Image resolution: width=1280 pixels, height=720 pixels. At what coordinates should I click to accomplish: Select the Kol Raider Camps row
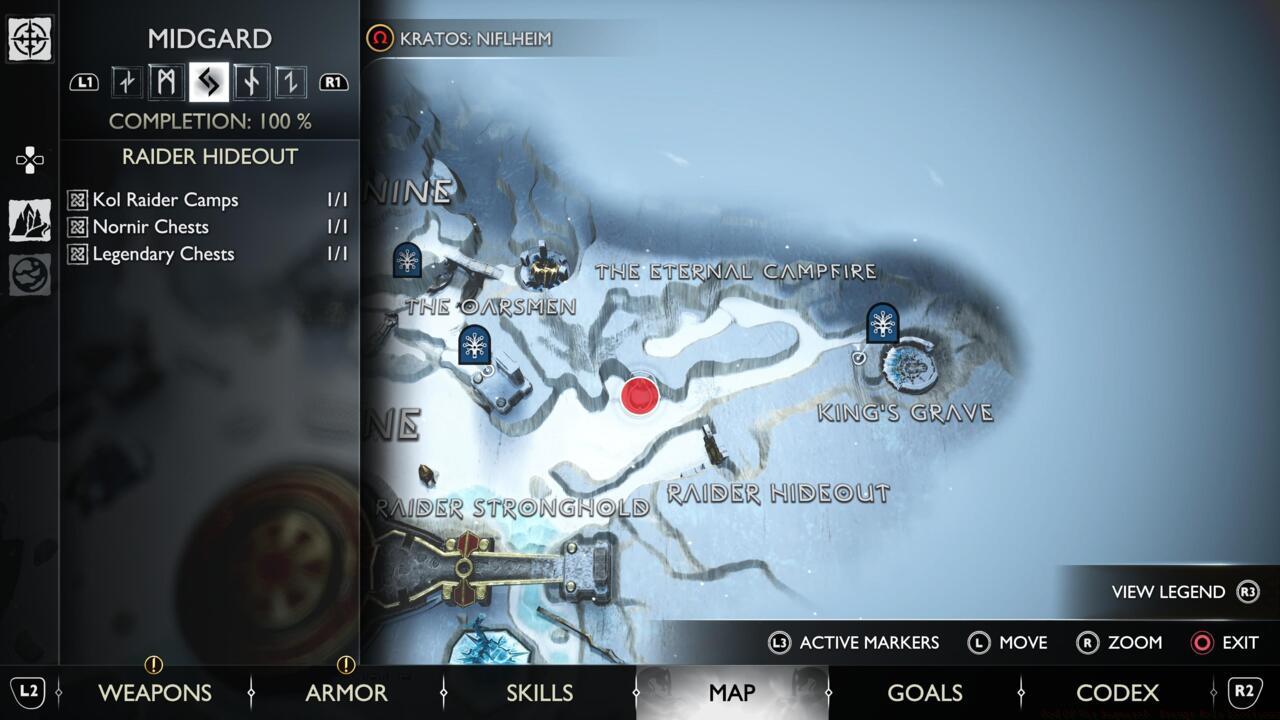pyautogui.click(x=207, y=200)
